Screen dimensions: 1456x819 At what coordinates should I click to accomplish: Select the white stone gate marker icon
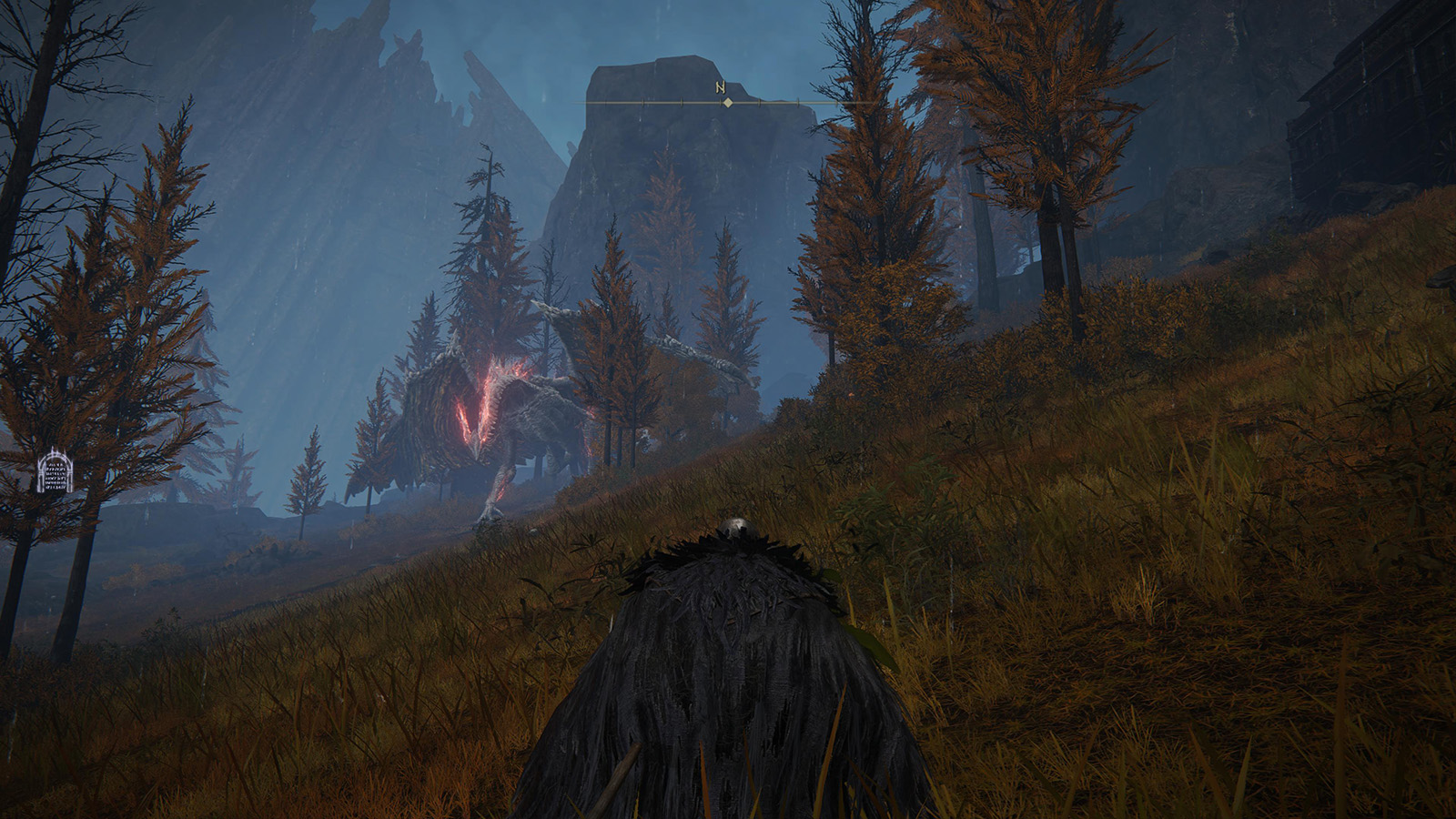(x=56, y=471)
